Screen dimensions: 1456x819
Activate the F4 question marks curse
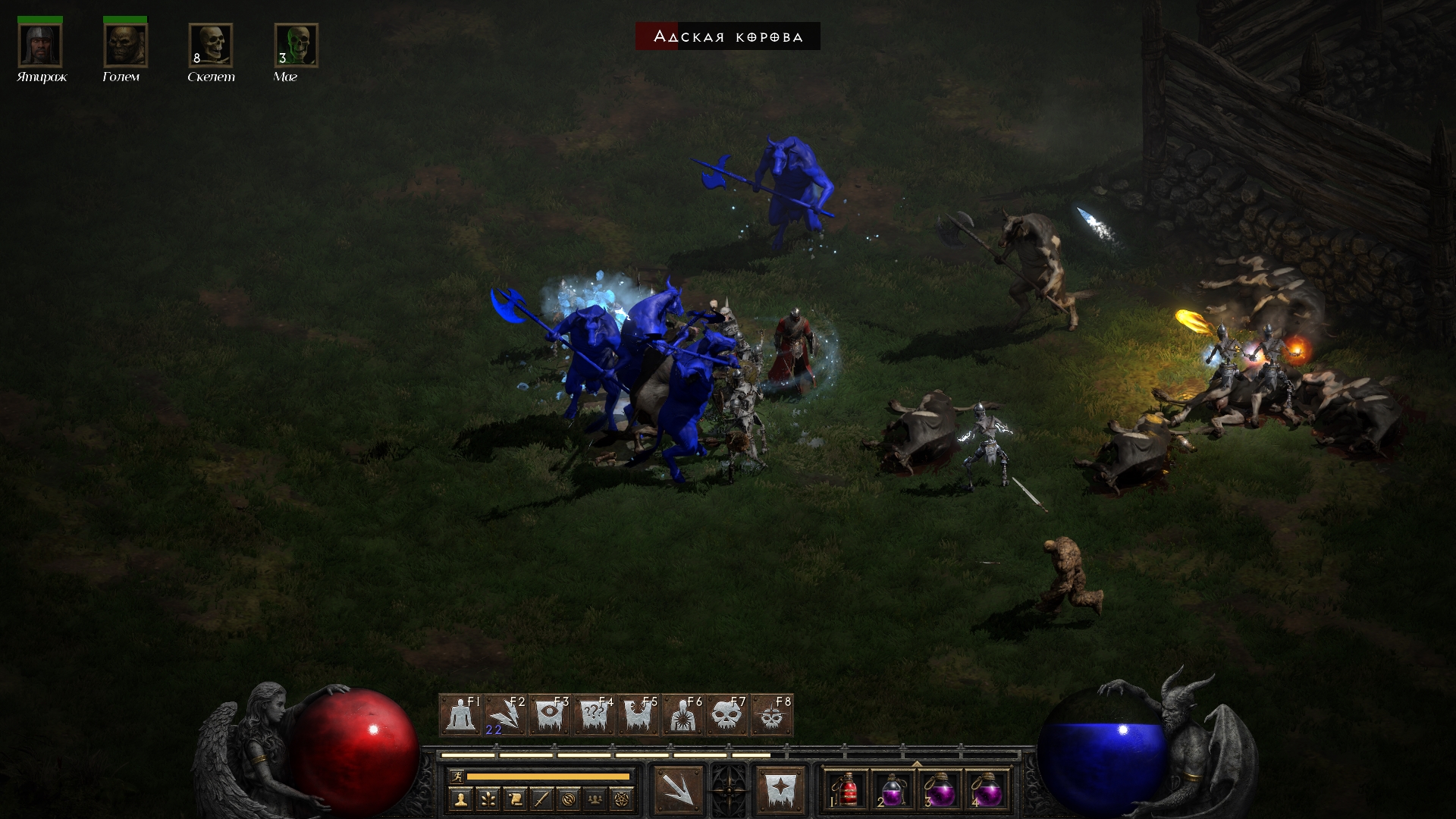tap(595, 715)
